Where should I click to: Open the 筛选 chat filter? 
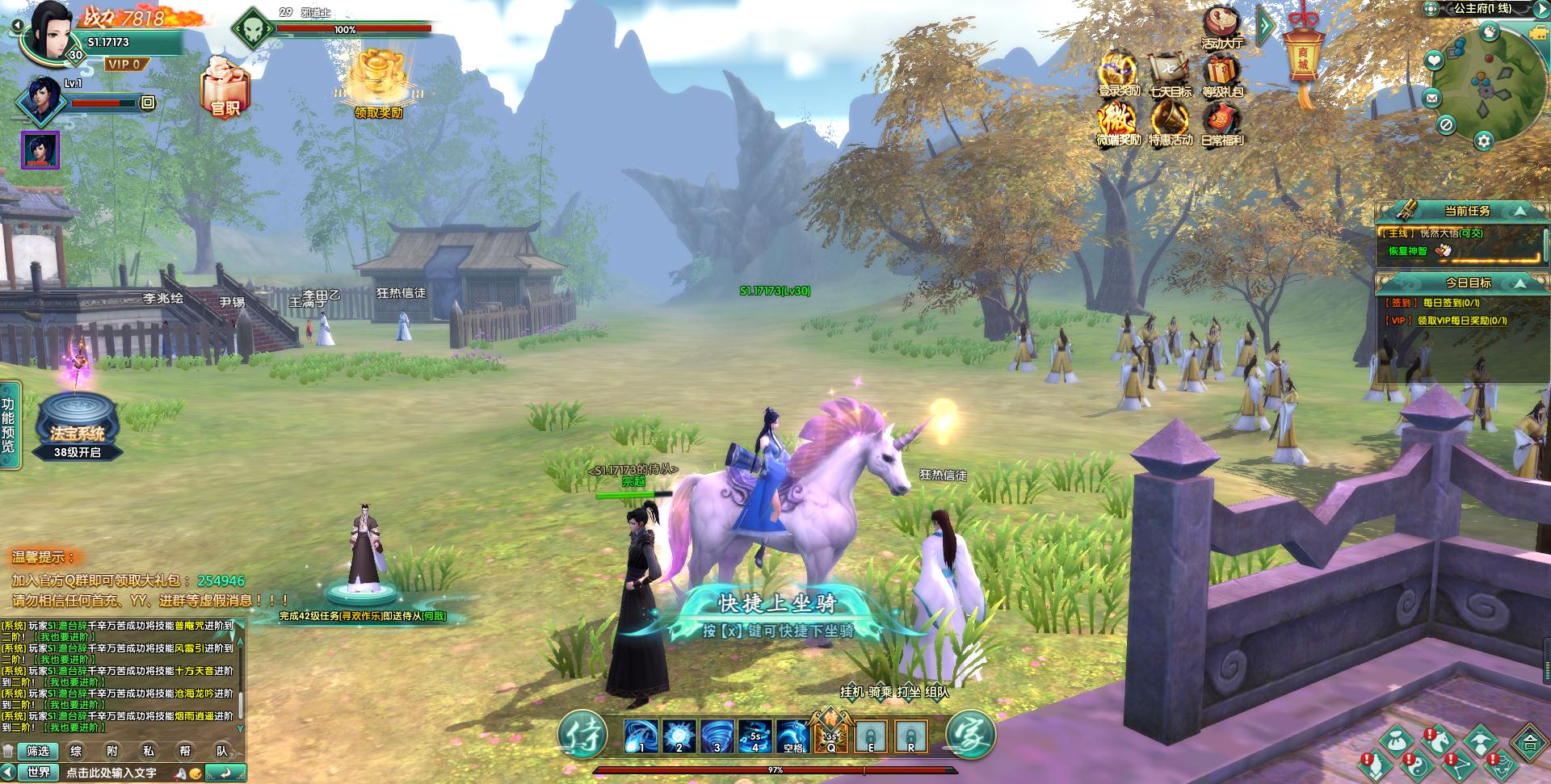pos(38,751)
